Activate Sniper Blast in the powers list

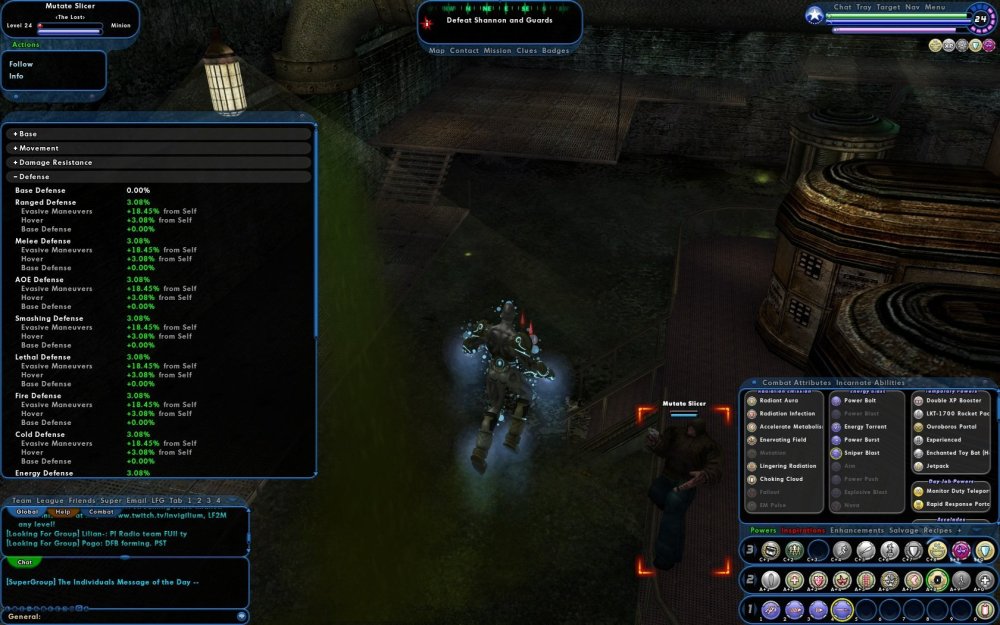[861, 453]
